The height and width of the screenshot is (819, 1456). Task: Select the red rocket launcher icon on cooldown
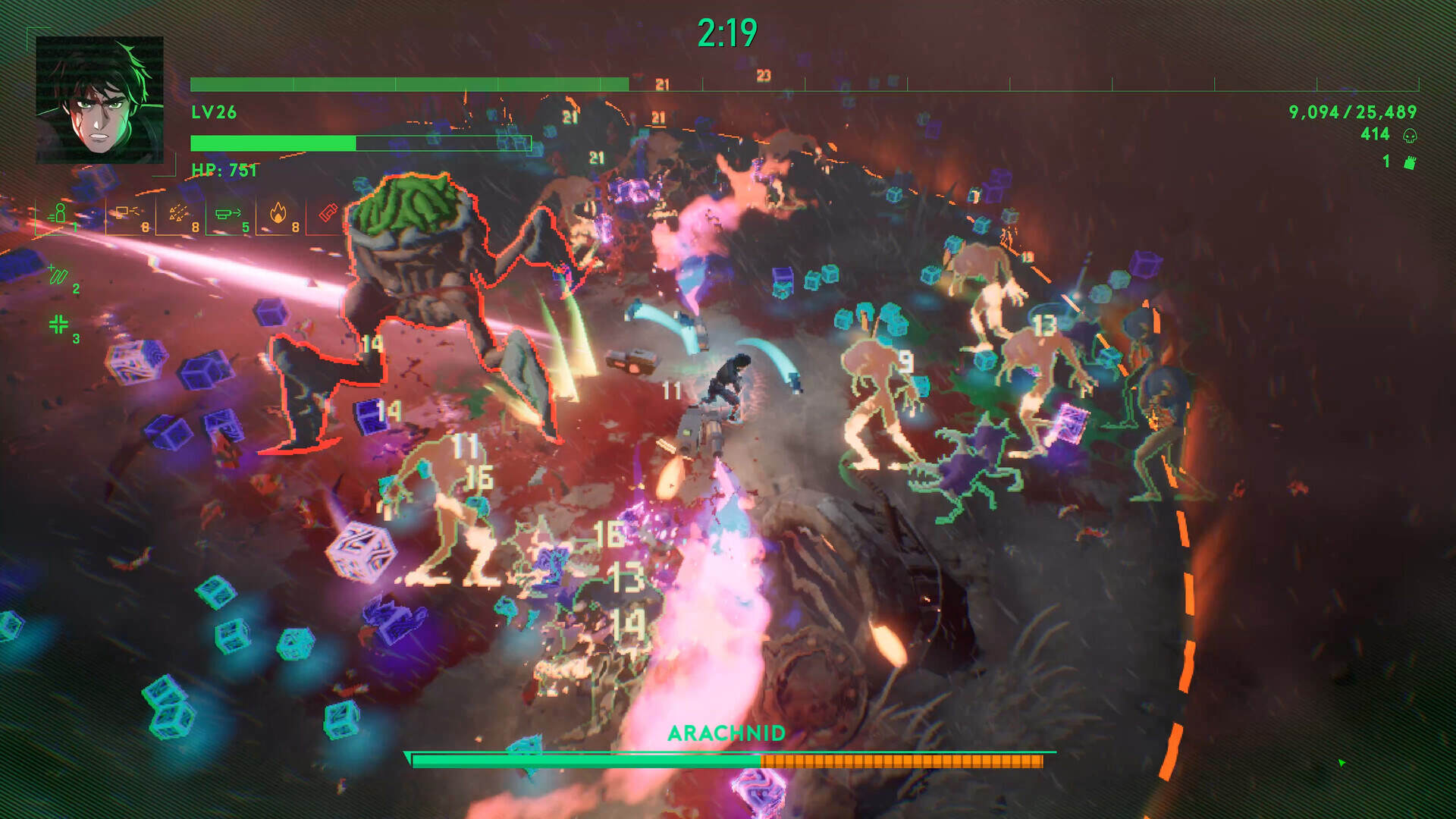(x=328, y=211)
